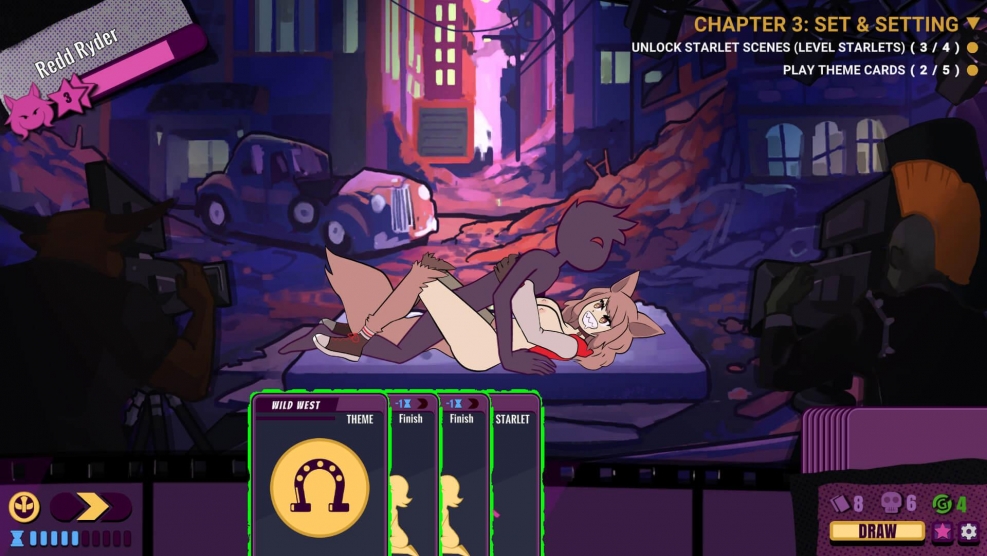Viewport: 987px width, 556px height.
Task: Hit the yellow DRAW button
Action: [x=877, y=532]
